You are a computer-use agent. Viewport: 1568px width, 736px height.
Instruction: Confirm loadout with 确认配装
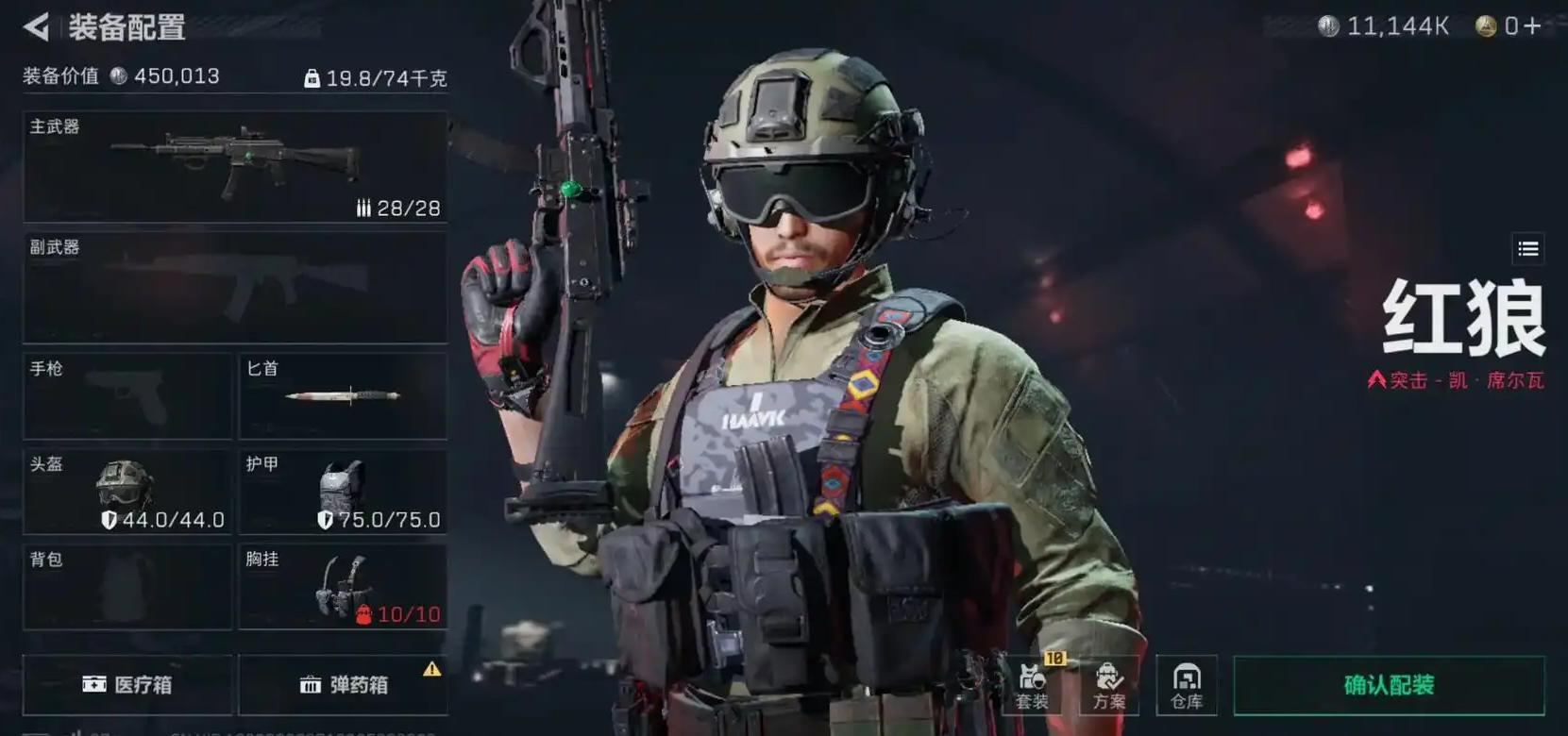point(1389,685)
